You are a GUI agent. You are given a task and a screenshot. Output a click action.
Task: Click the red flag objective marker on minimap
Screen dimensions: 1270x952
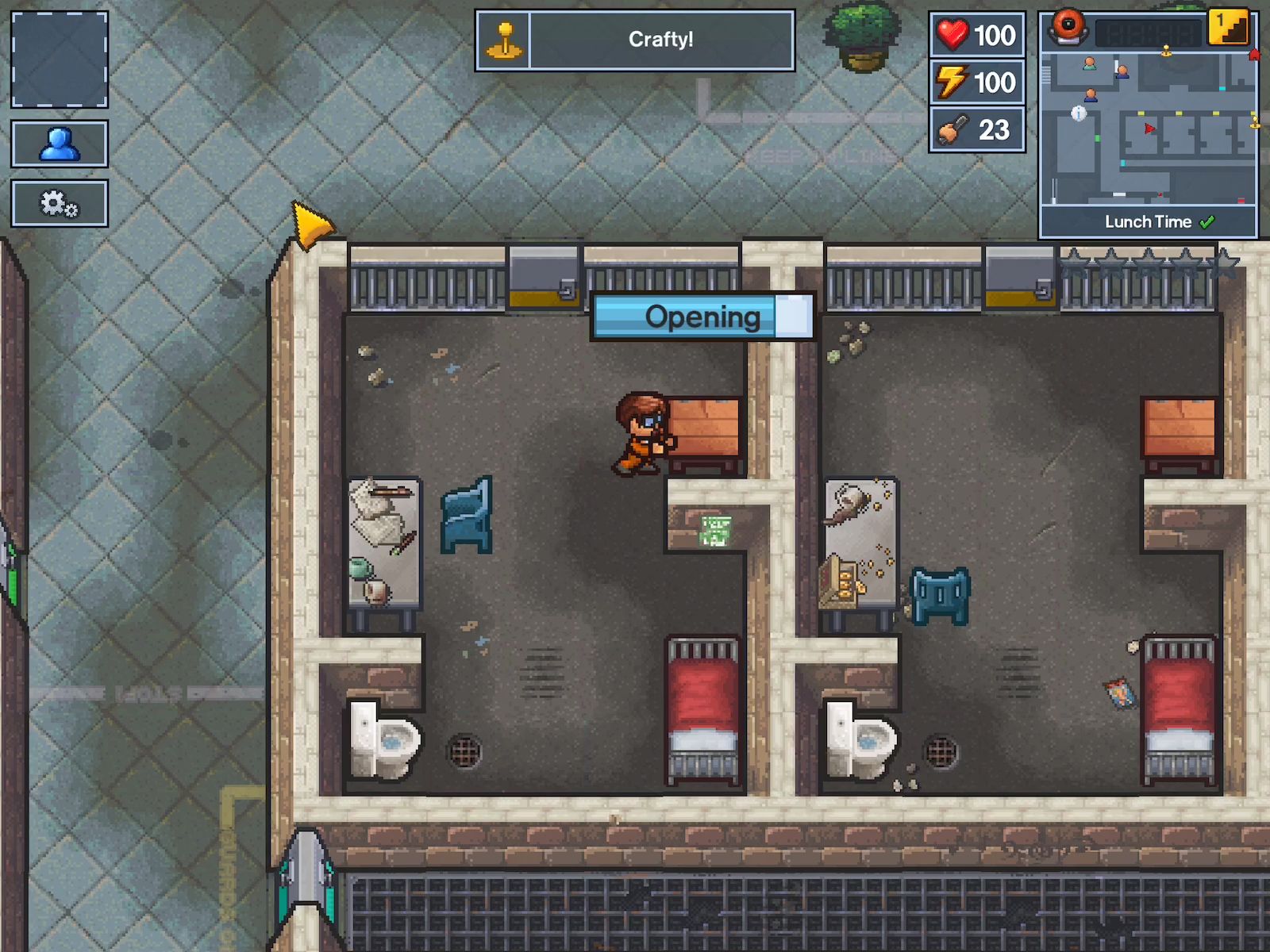tap(1150, 129)
